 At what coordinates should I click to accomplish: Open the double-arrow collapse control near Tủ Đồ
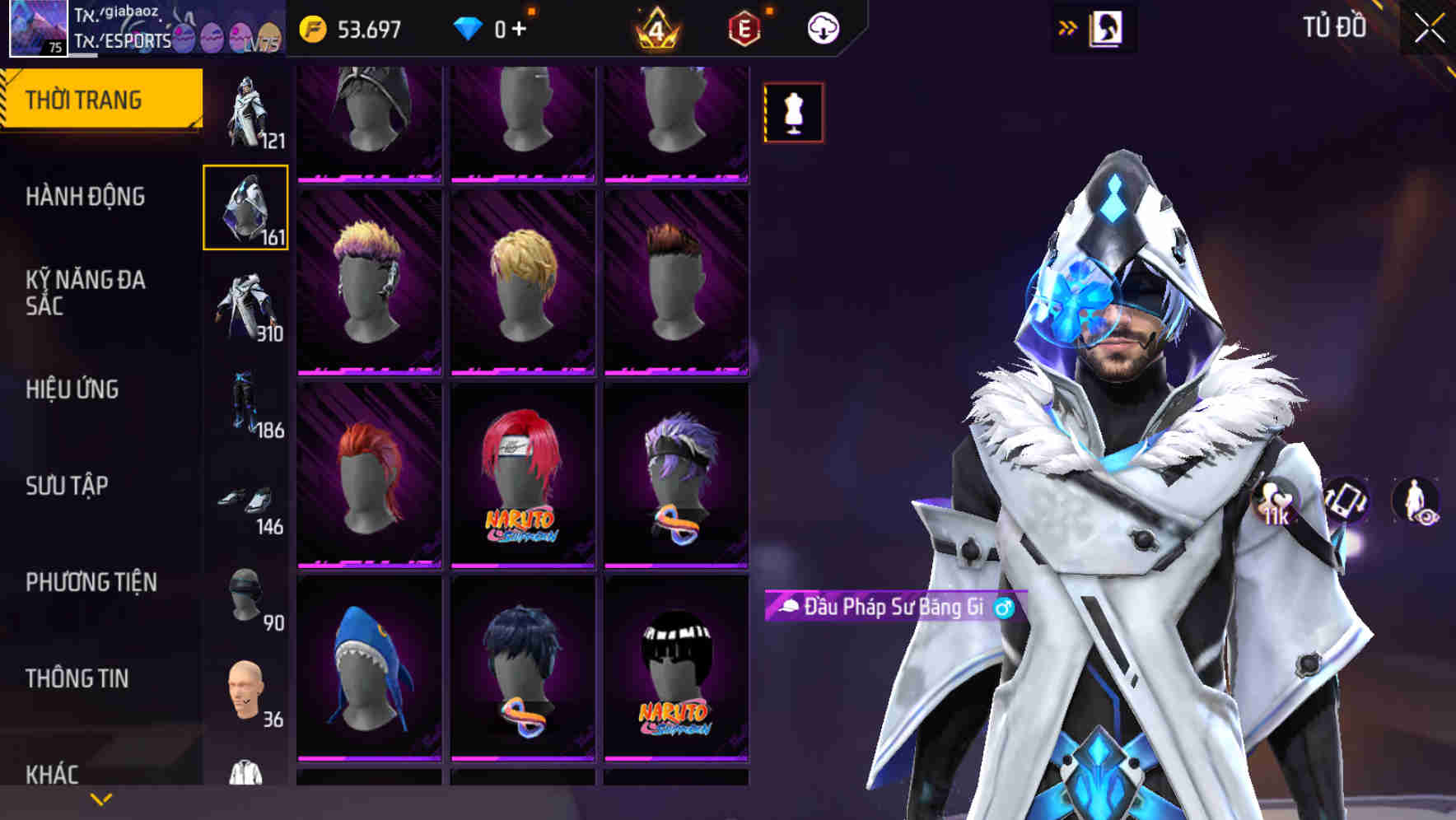(1068, 26)
